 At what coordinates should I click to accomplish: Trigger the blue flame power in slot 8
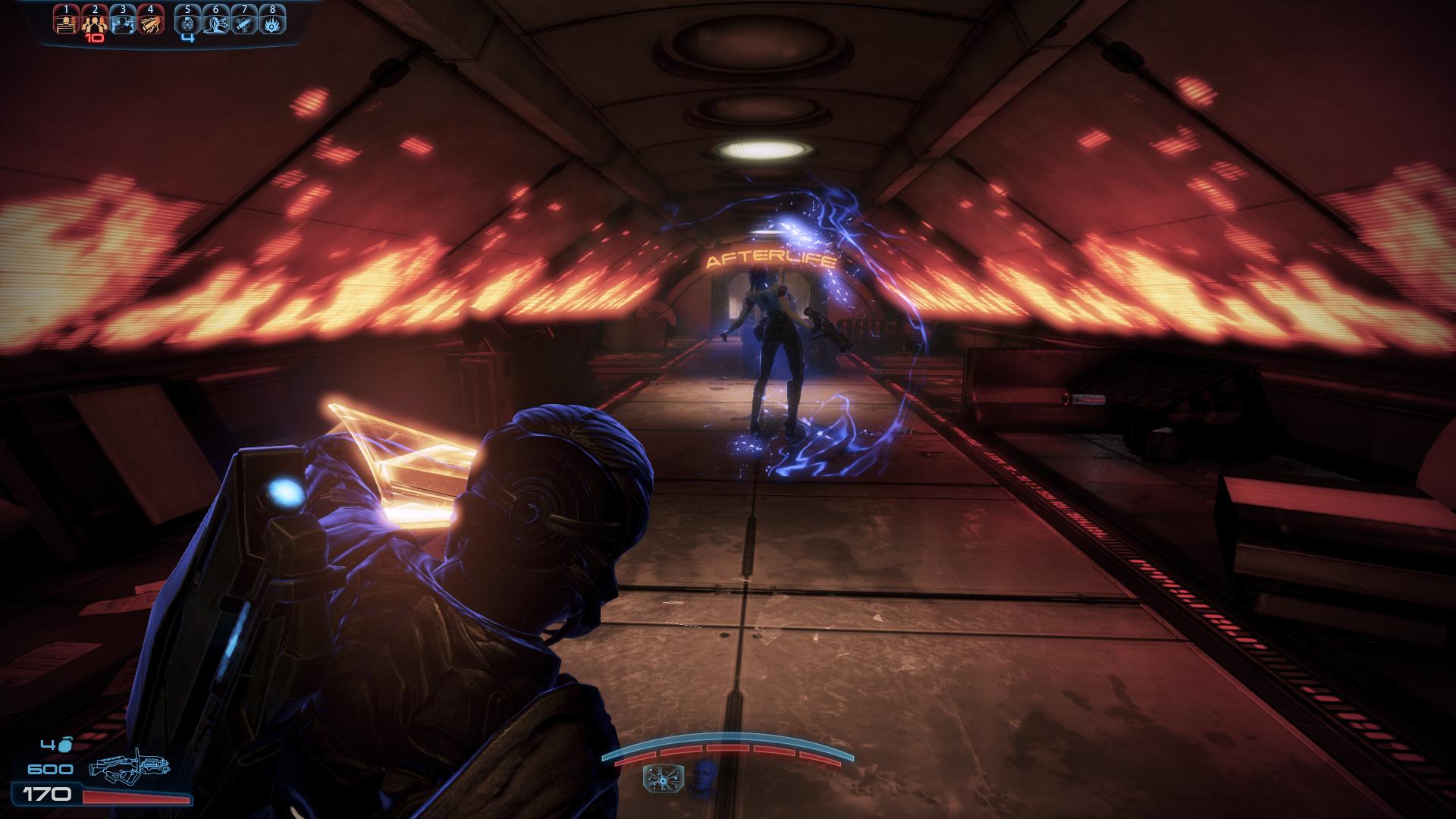coord(271,22)
